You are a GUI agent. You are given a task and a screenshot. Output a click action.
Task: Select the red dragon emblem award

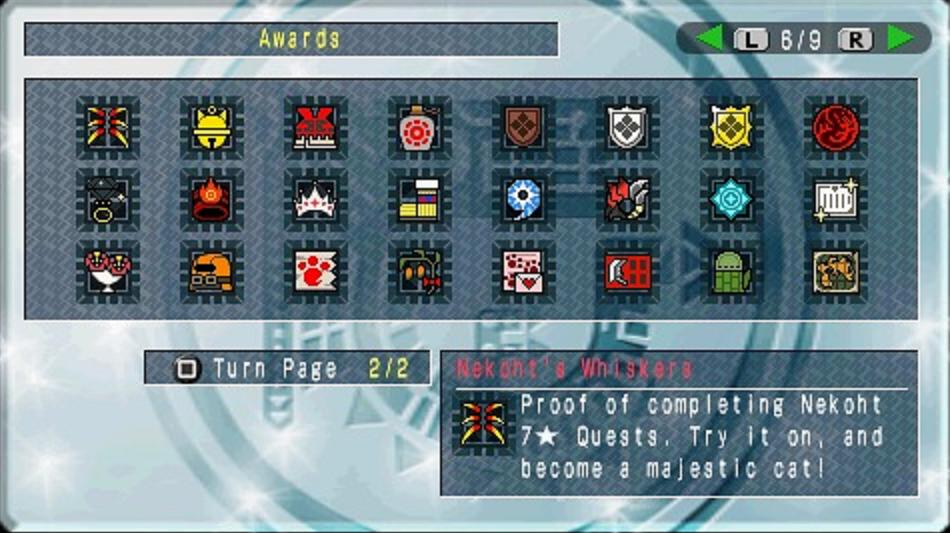click(836, 128)
